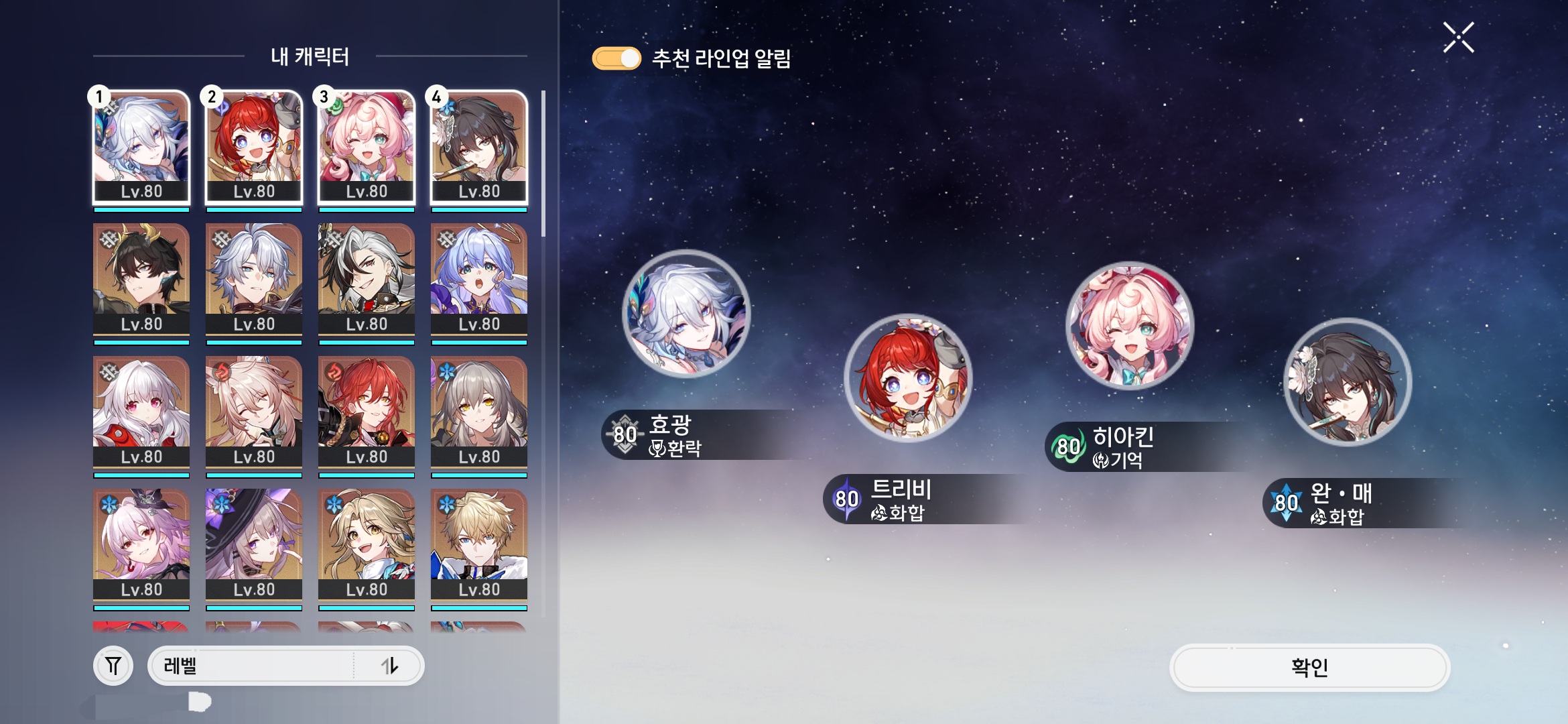Select the 트리비 team slot portrait
Screen dimensions: 1568x724
(908, 377)
